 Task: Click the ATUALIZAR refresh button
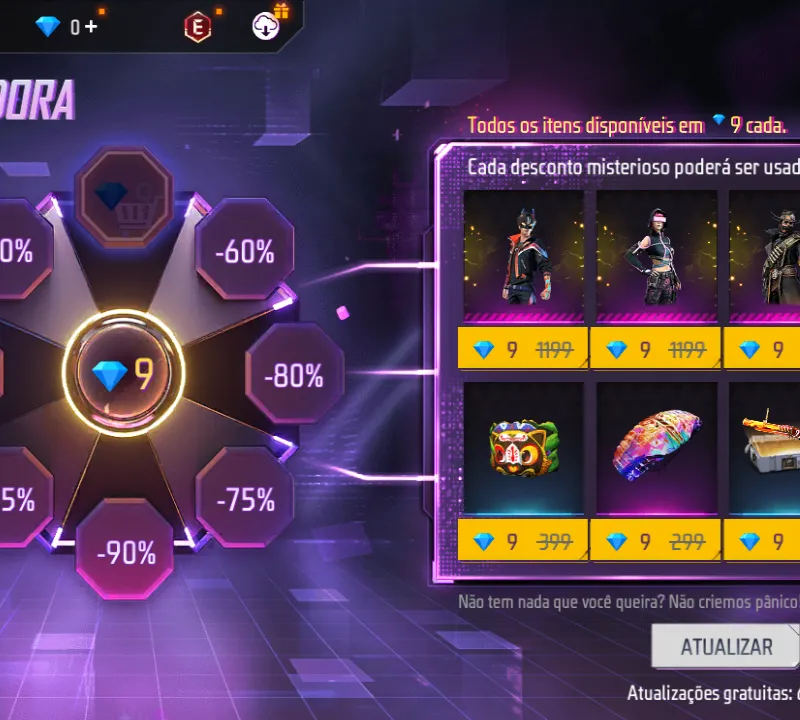coord(726,646)
